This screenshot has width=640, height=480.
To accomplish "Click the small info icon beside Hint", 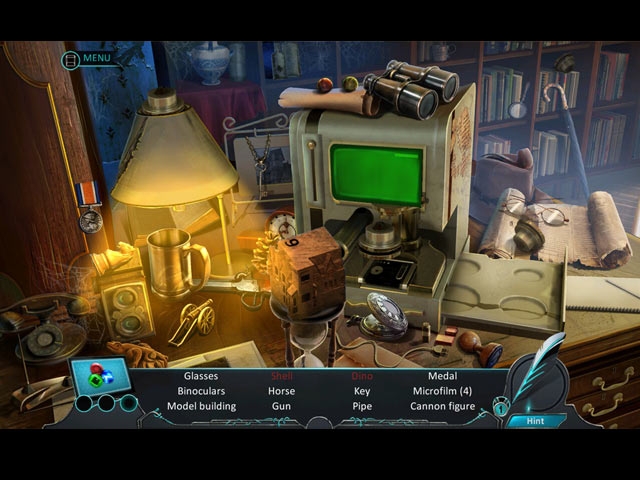I will click(501, 409).
